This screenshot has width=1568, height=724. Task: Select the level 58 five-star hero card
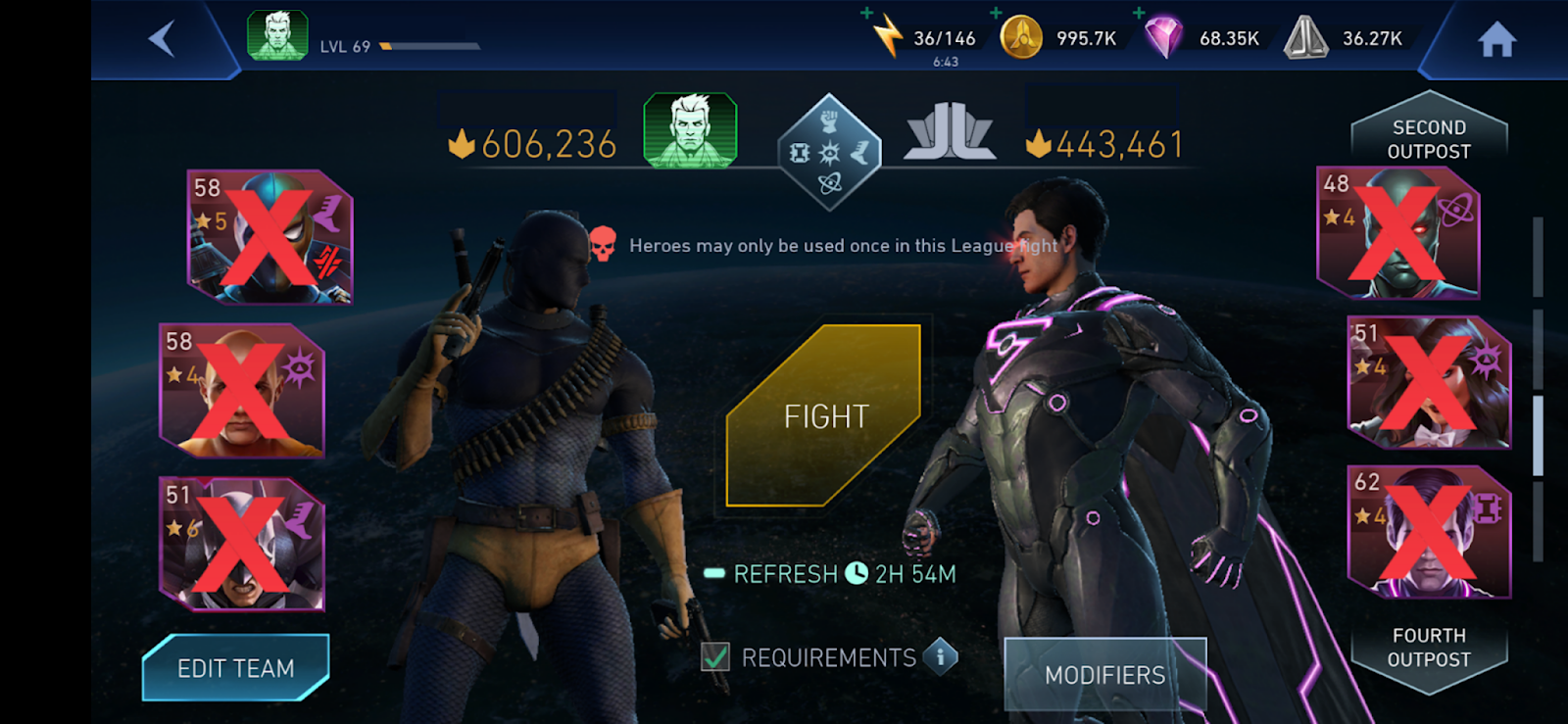coord(270,236)
